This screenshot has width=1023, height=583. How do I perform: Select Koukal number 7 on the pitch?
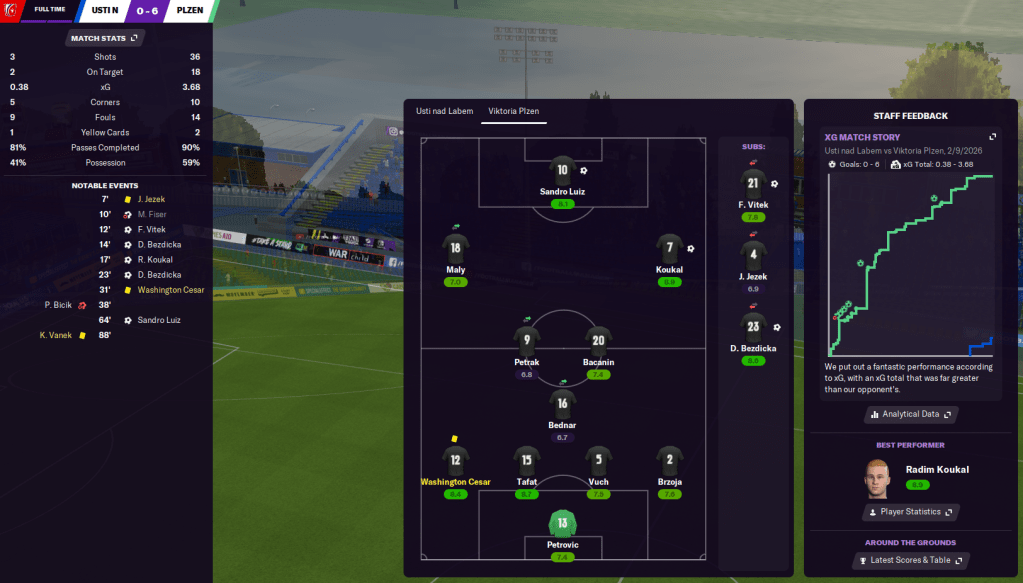click(x=669, y=249)
